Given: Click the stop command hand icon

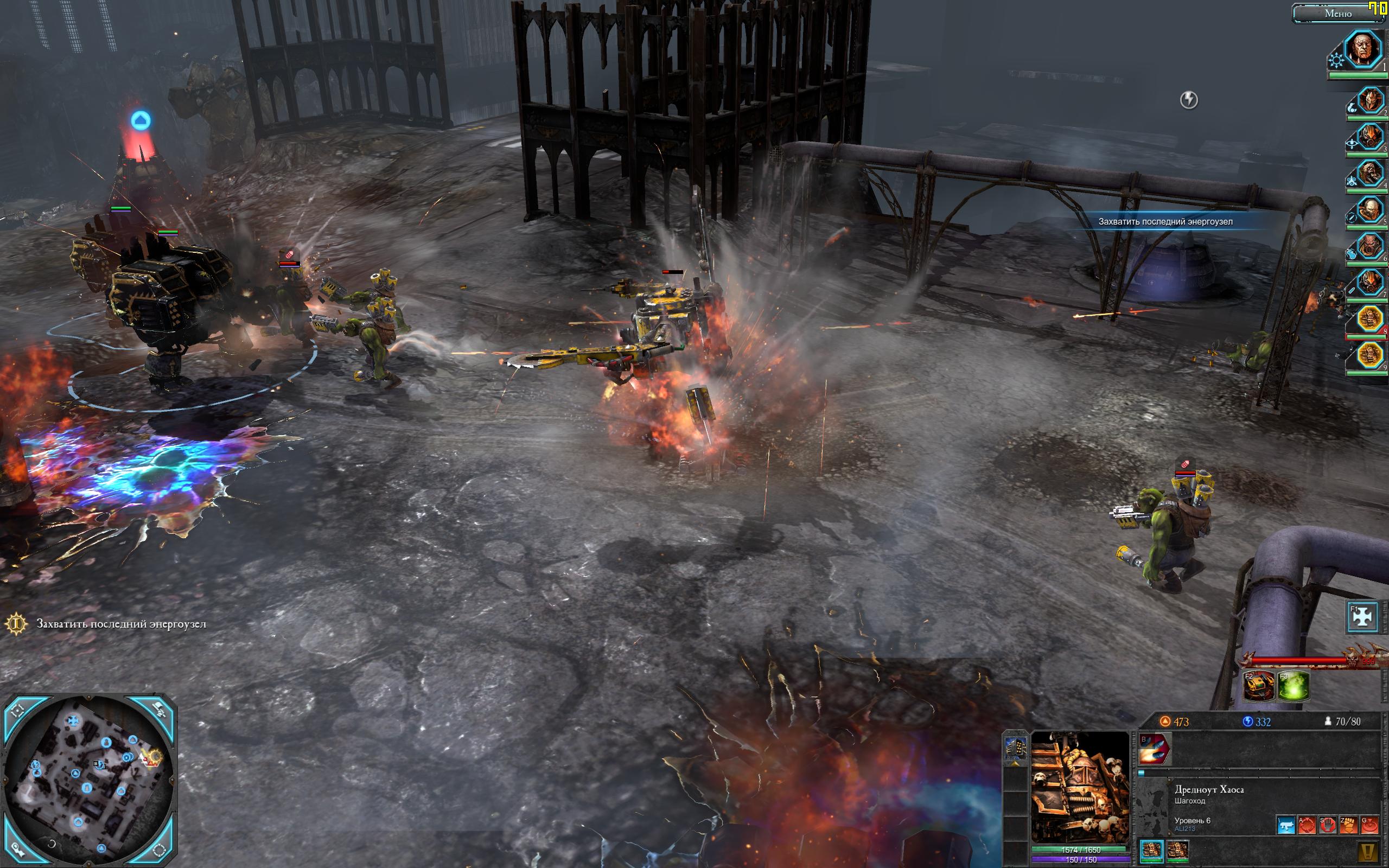Looking at the screenshot, I should (1328, 826).
